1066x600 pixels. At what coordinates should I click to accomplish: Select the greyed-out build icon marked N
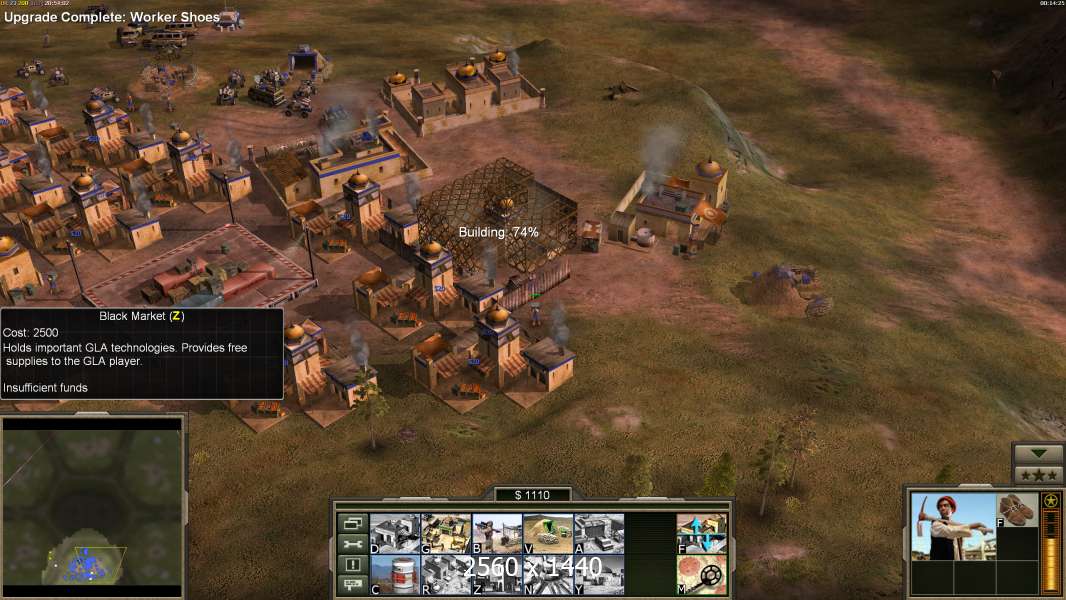[548, 575]
